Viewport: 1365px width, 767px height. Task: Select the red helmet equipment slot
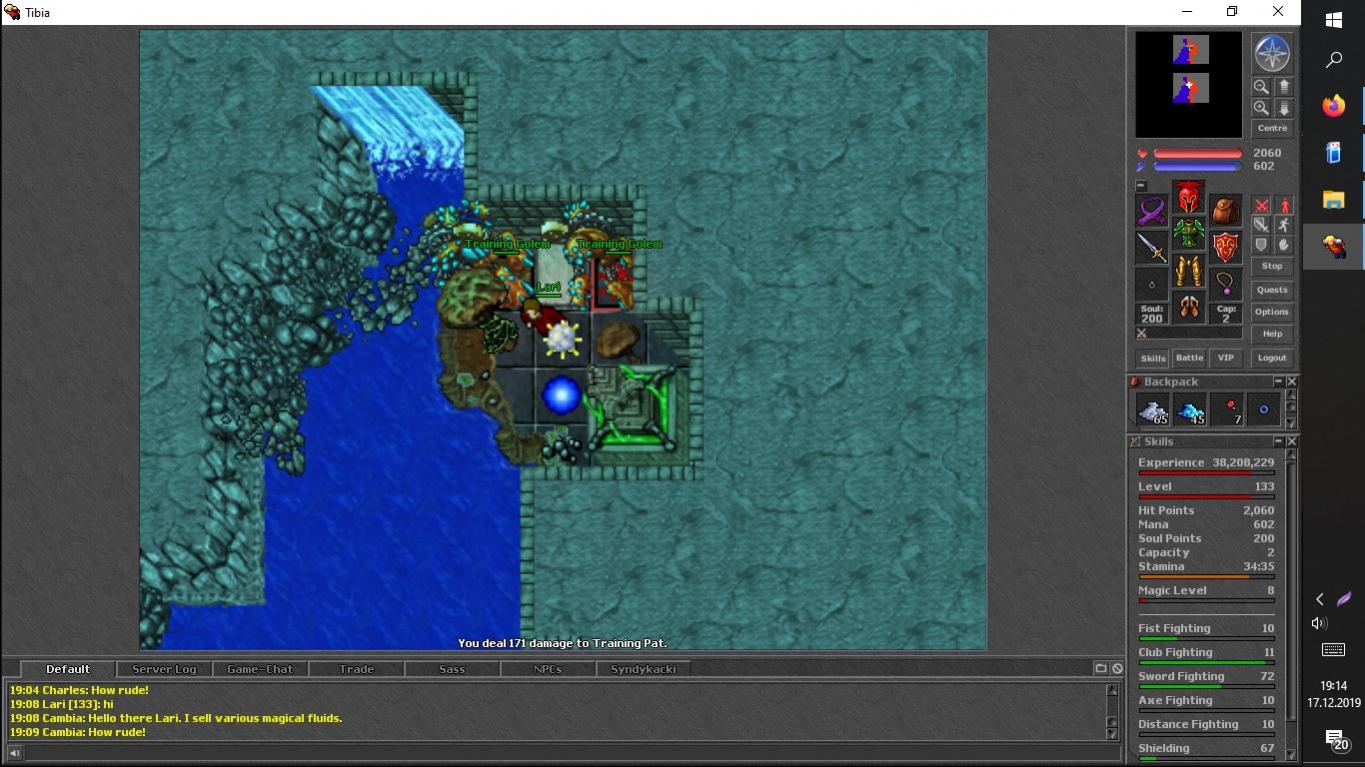pyautogui.click(x=1188, y=196)
